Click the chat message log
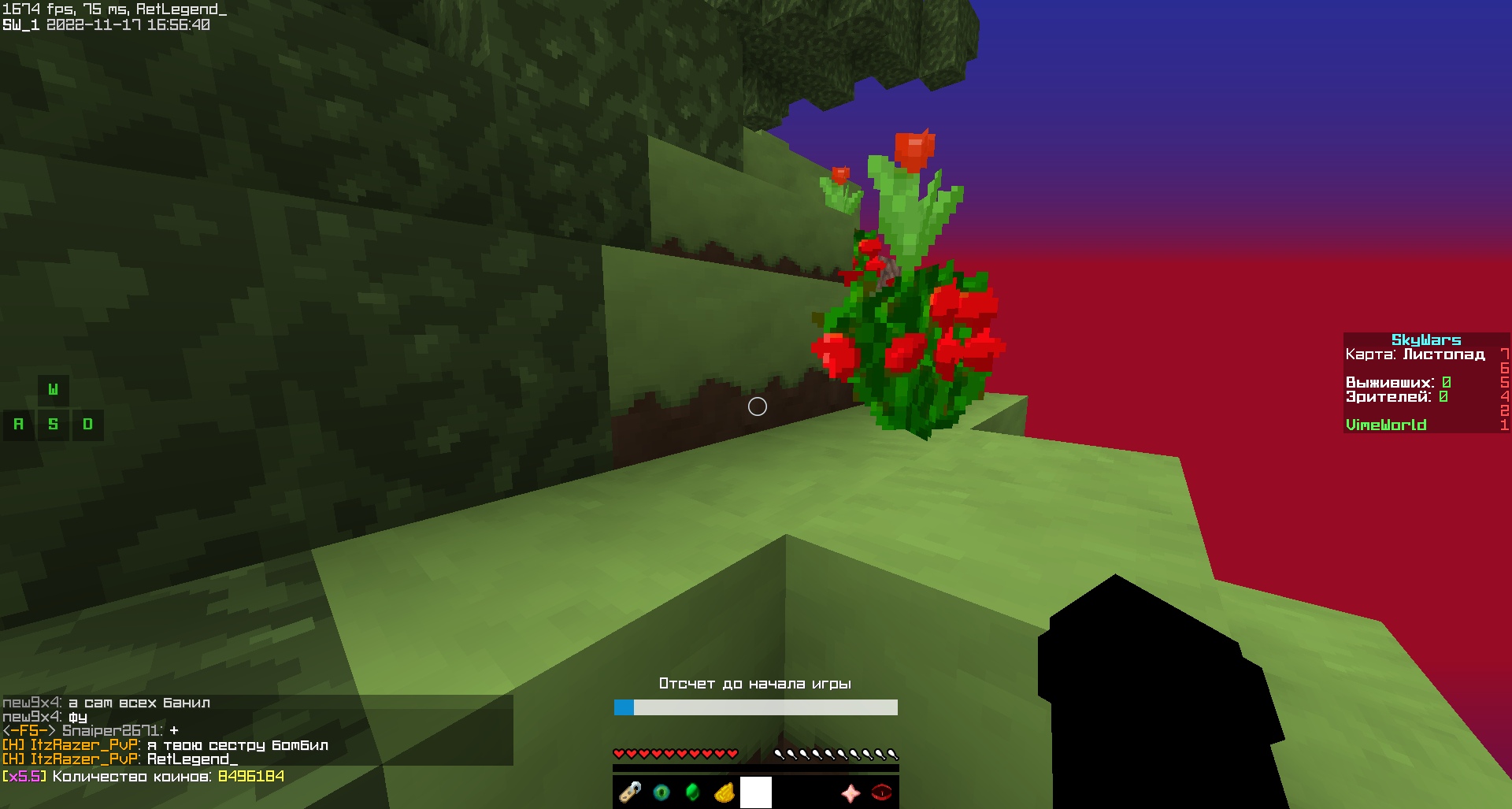The image size is (1512, 809). click(x=257, y=730)
